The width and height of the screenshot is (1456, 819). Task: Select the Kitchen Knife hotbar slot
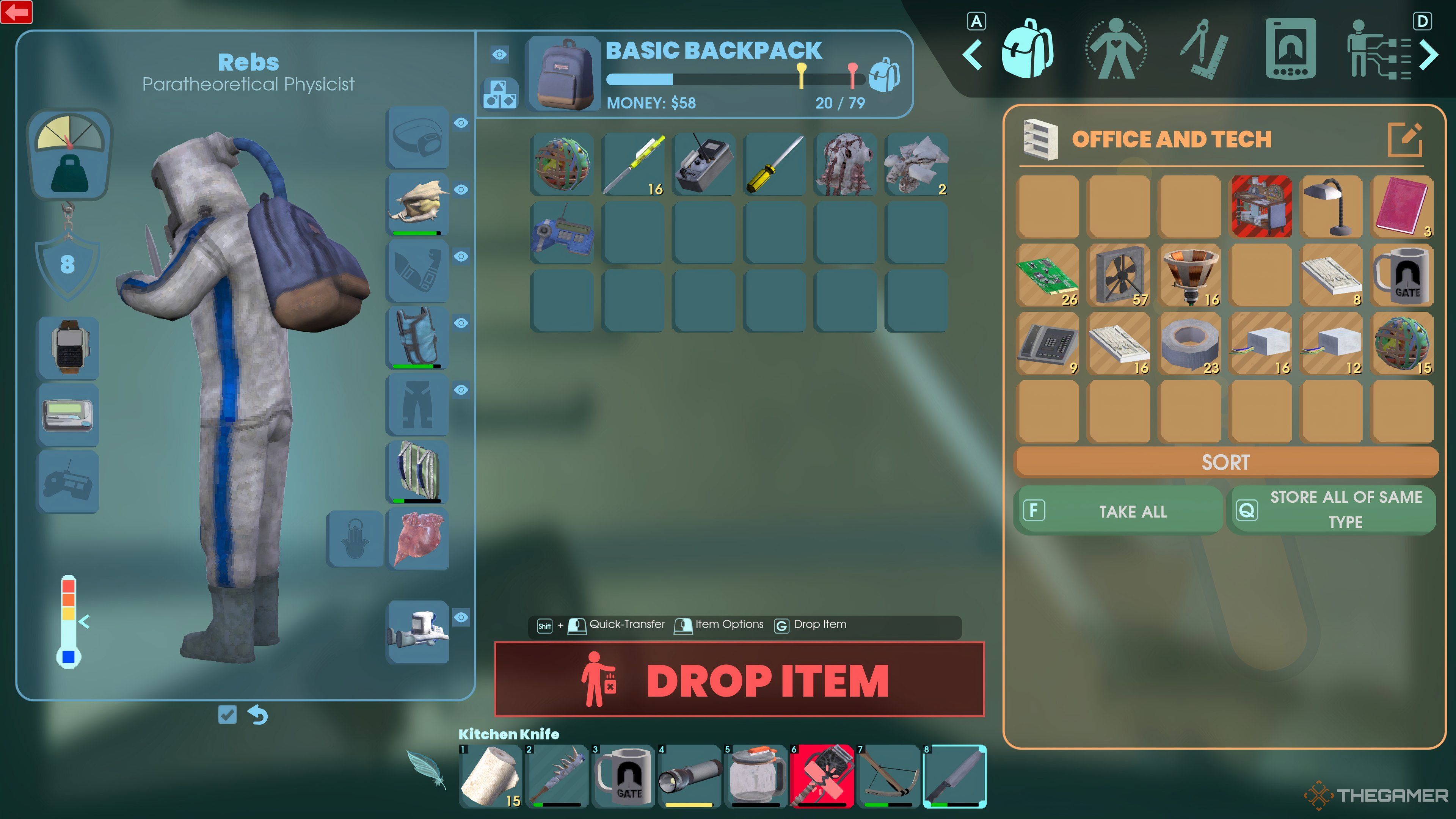(x=954, y=776)
